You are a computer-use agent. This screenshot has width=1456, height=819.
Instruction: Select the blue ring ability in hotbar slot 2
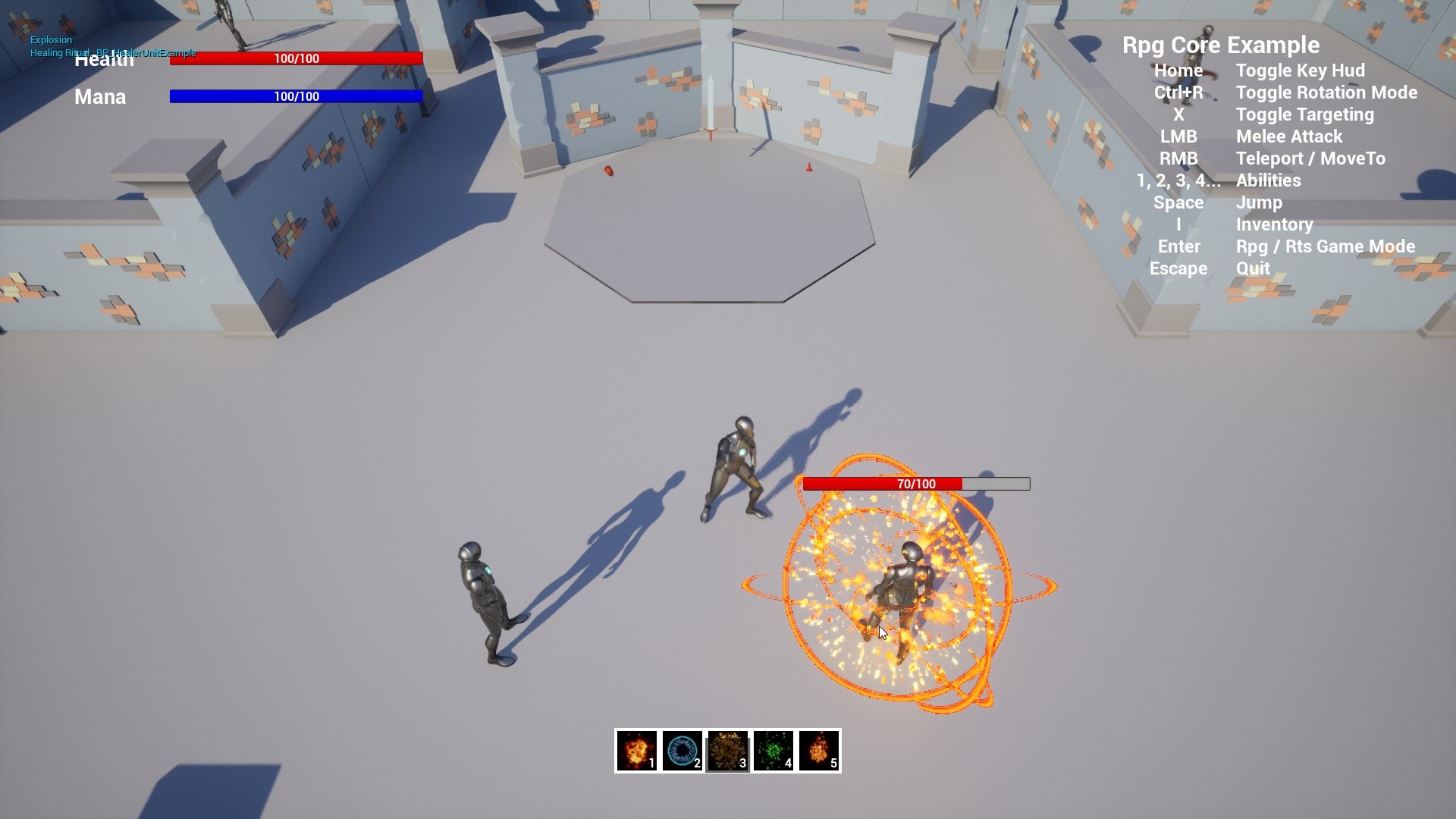682,751
